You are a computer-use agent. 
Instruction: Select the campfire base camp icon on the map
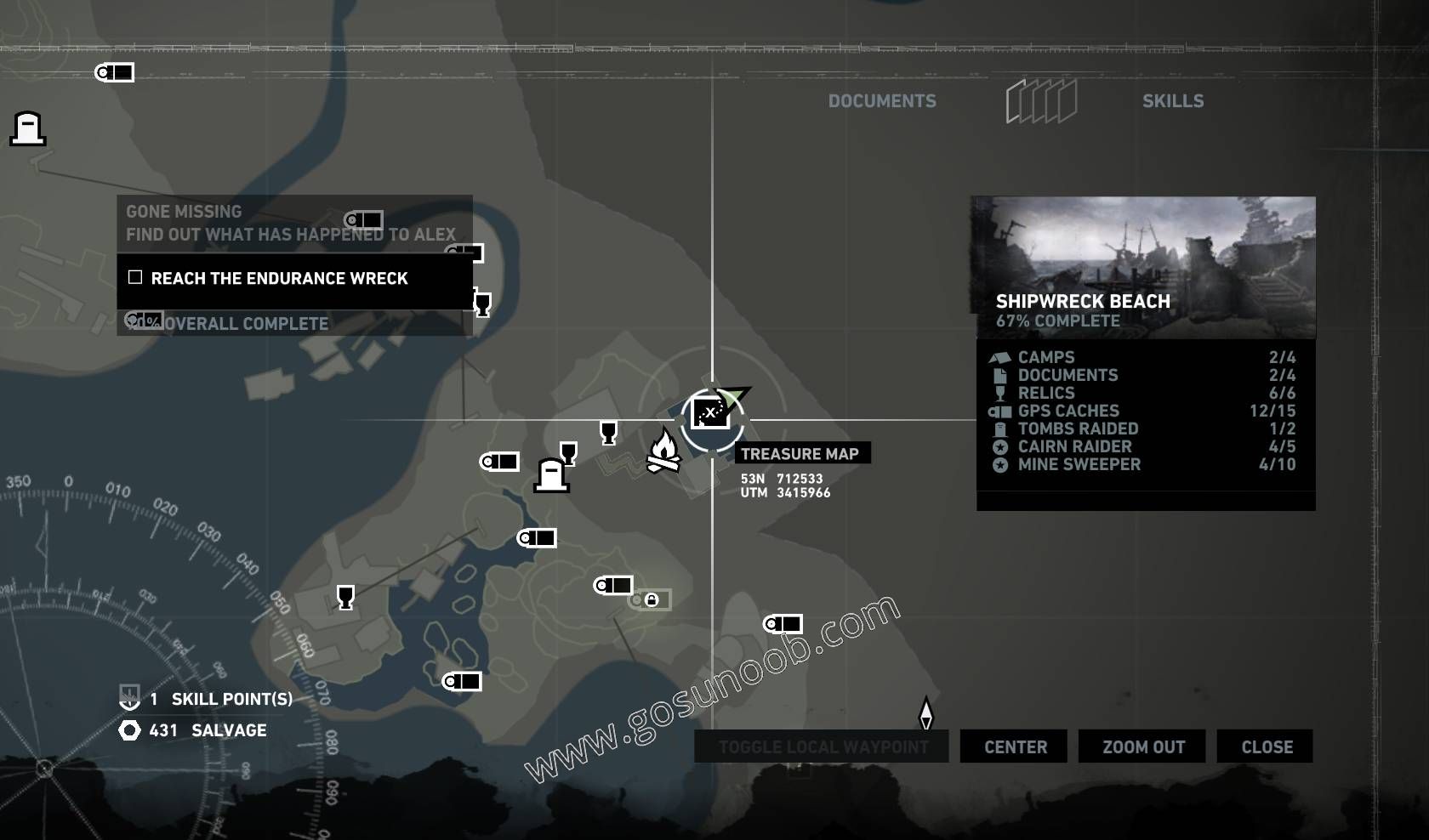665,449
